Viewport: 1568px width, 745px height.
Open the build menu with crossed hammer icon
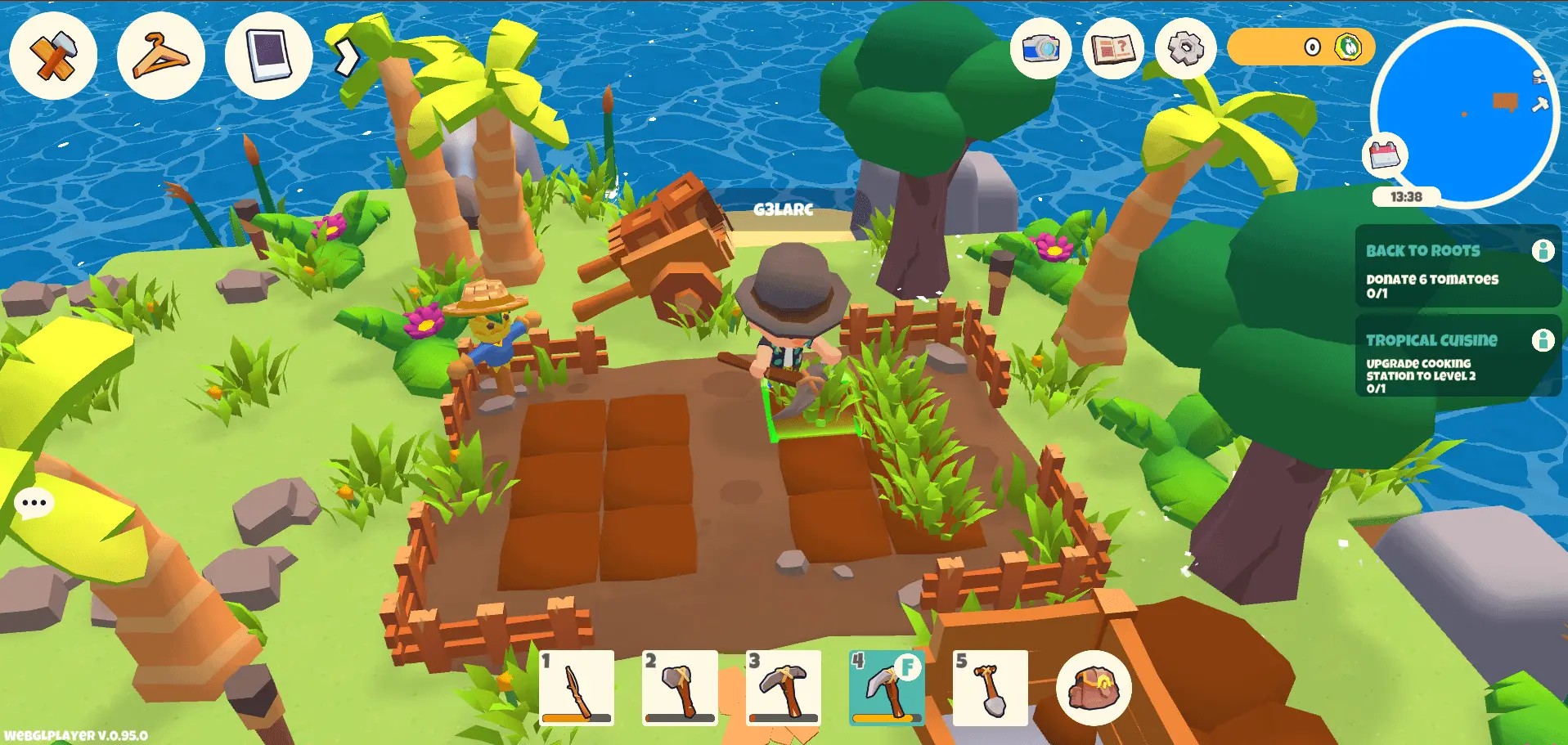point(53,56)
